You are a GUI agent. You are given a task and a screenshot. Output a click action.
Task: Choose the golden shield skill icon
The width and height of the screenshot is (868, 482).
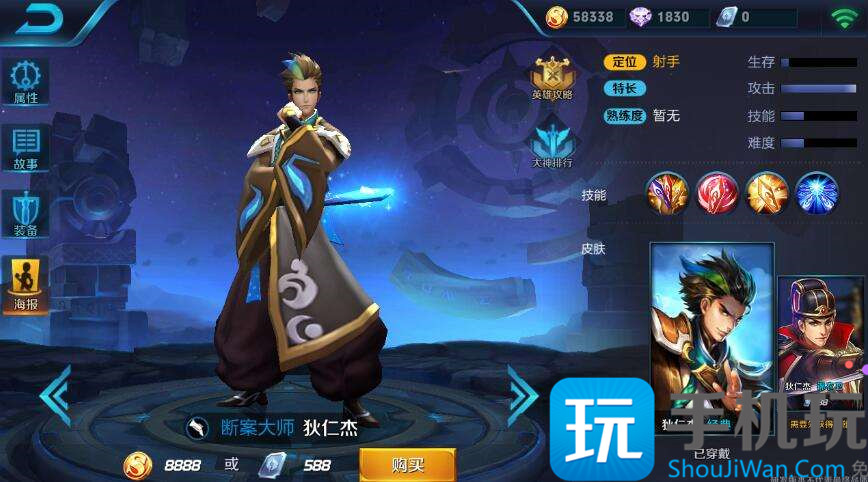tap(767, 193)
